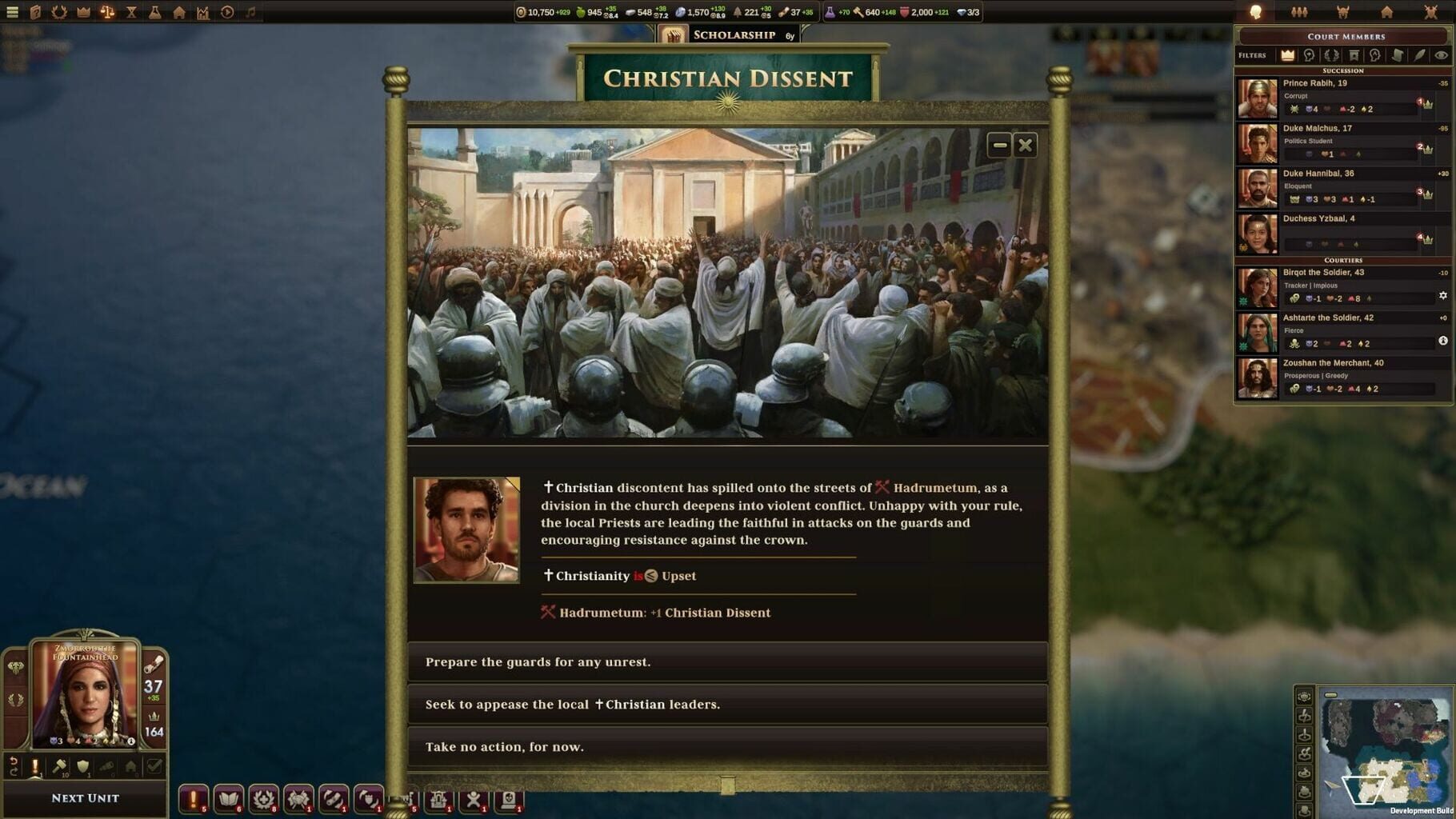This screenshot has width=1456, height=819.
Task: Toggle the crown filter in Court Members panel
Action: [x=1287, y=56]
